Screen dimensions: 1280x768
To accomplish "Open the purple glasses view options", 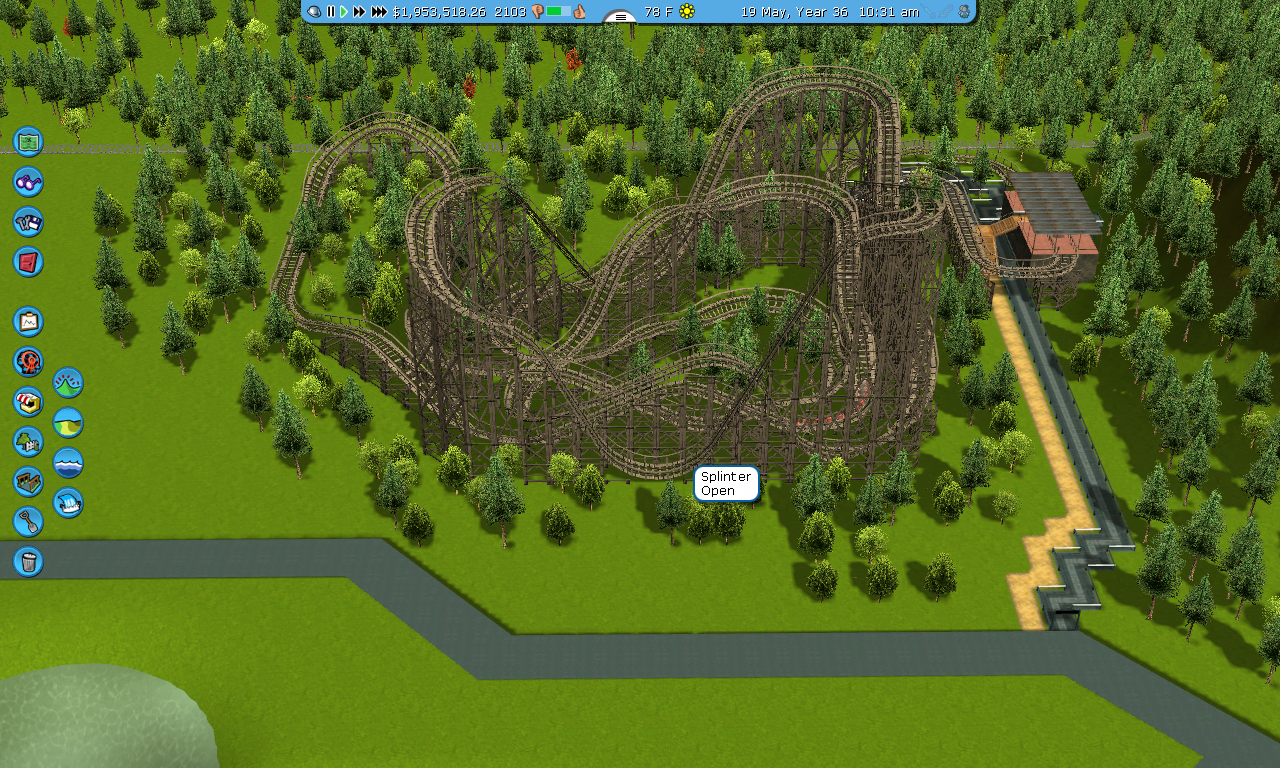I will coord(28,181).
